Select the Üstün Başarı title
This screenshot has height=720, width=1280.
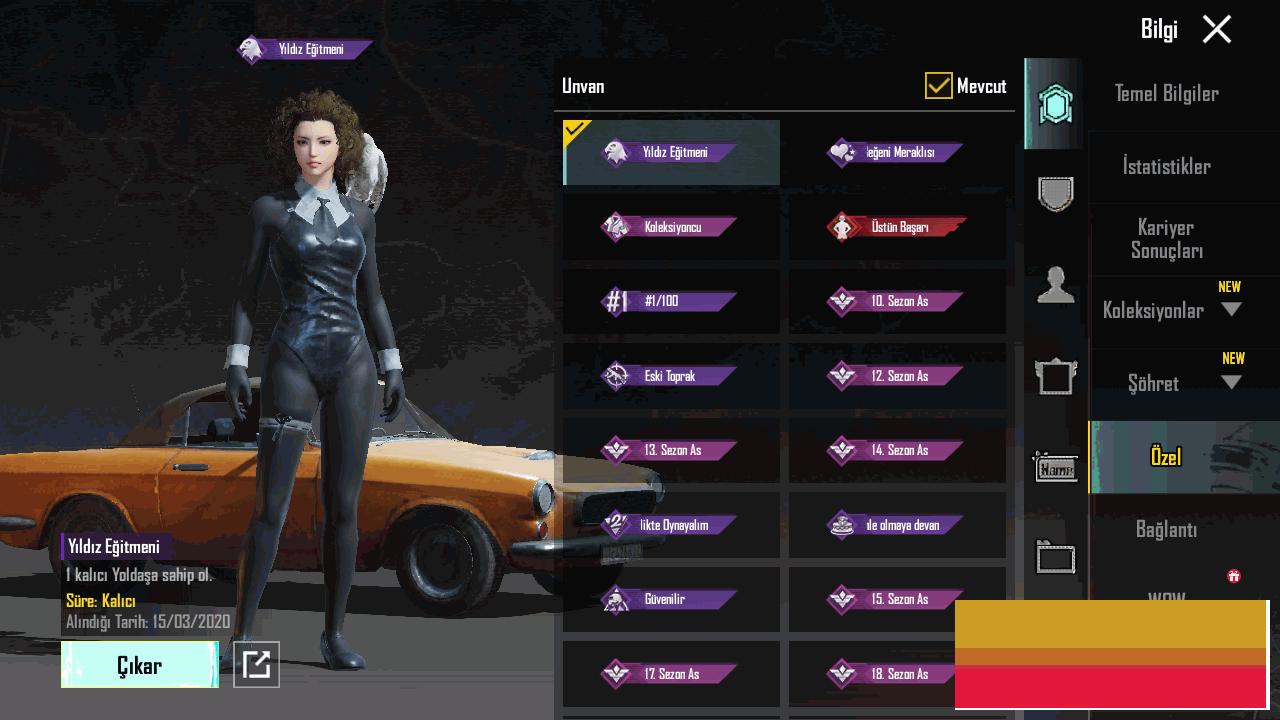897,227
